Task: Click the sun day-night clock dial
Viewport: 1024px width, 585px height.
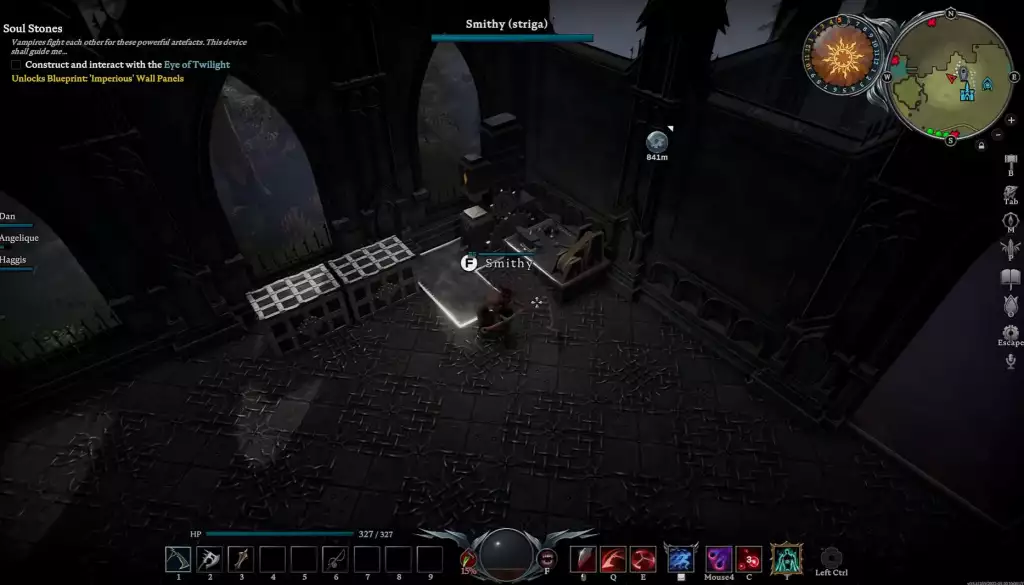Action: [x=840, y=57]
